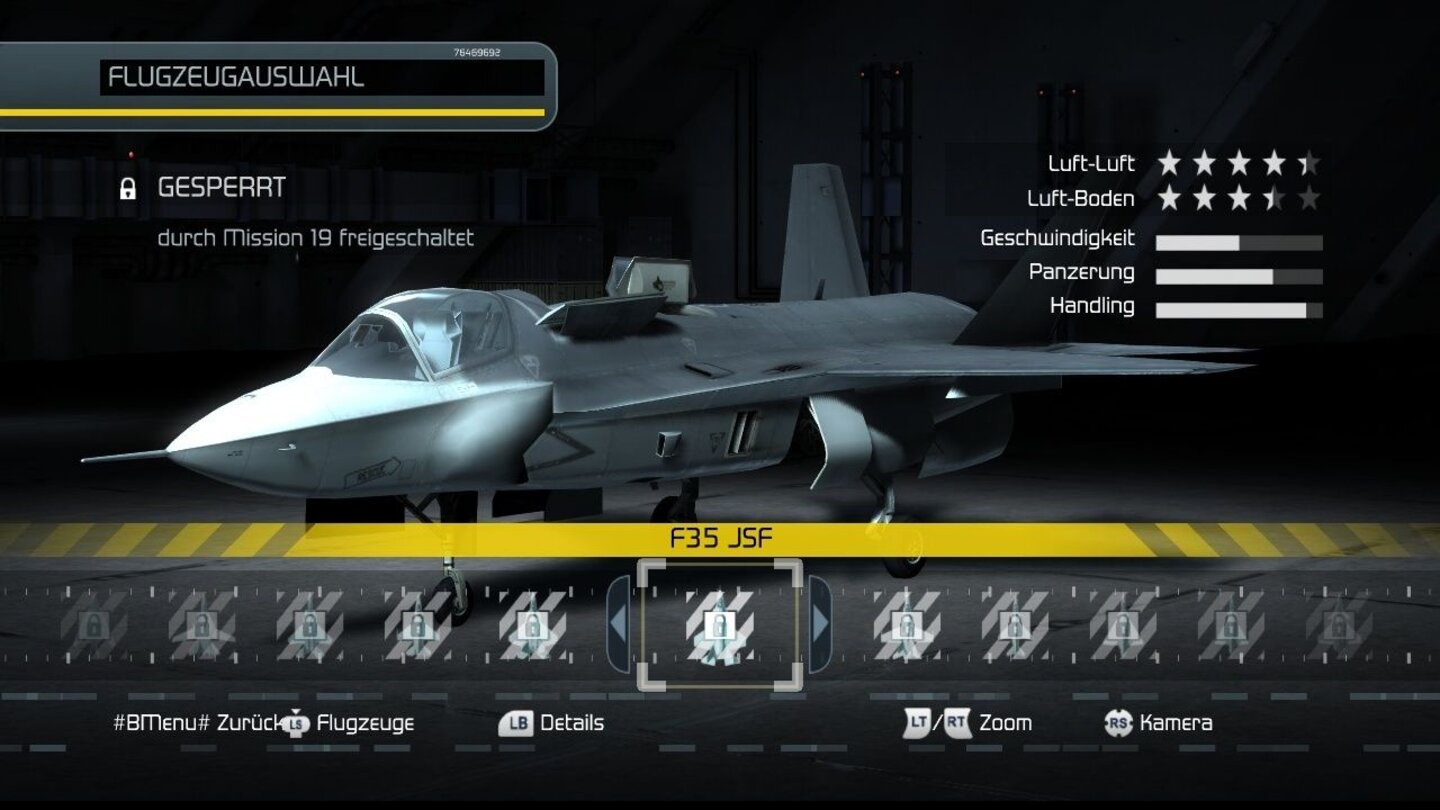Select the highlighted F35 JSF carousel thumbnail
The height and width of the screenshot is (810, 1440).
pyautogui.click(x=719, y=627)
